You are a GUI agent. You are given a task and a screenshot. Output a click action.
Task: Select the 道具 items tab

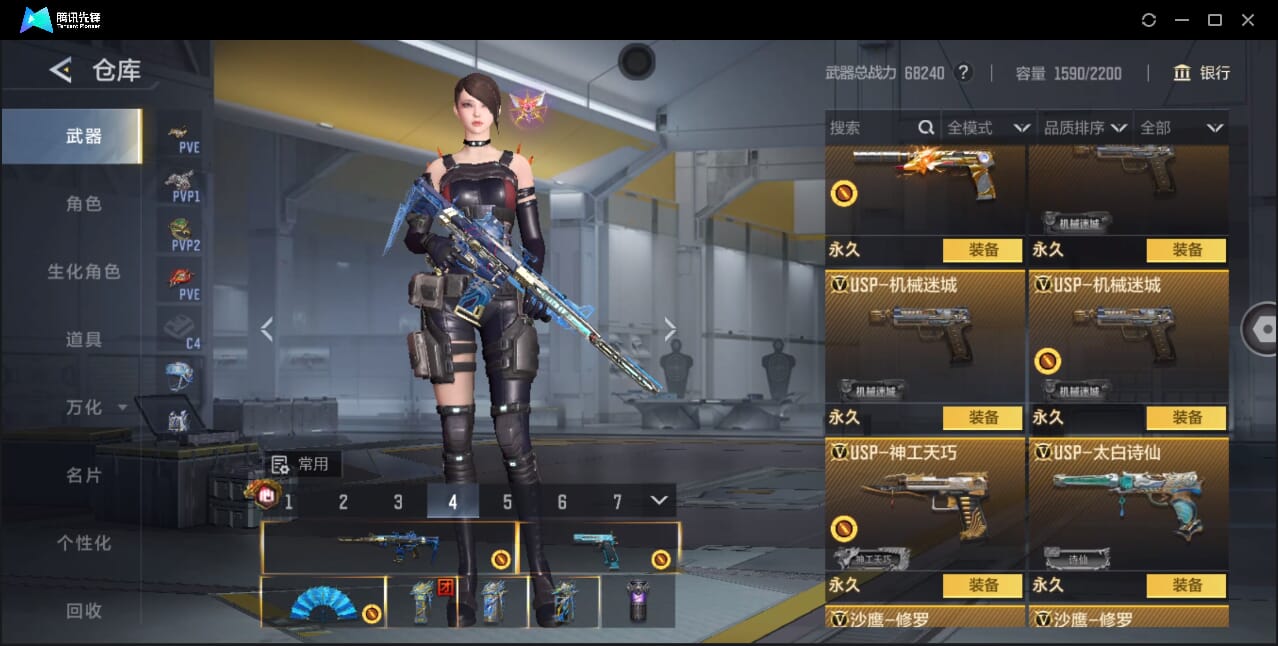click(x=84, y=340)
